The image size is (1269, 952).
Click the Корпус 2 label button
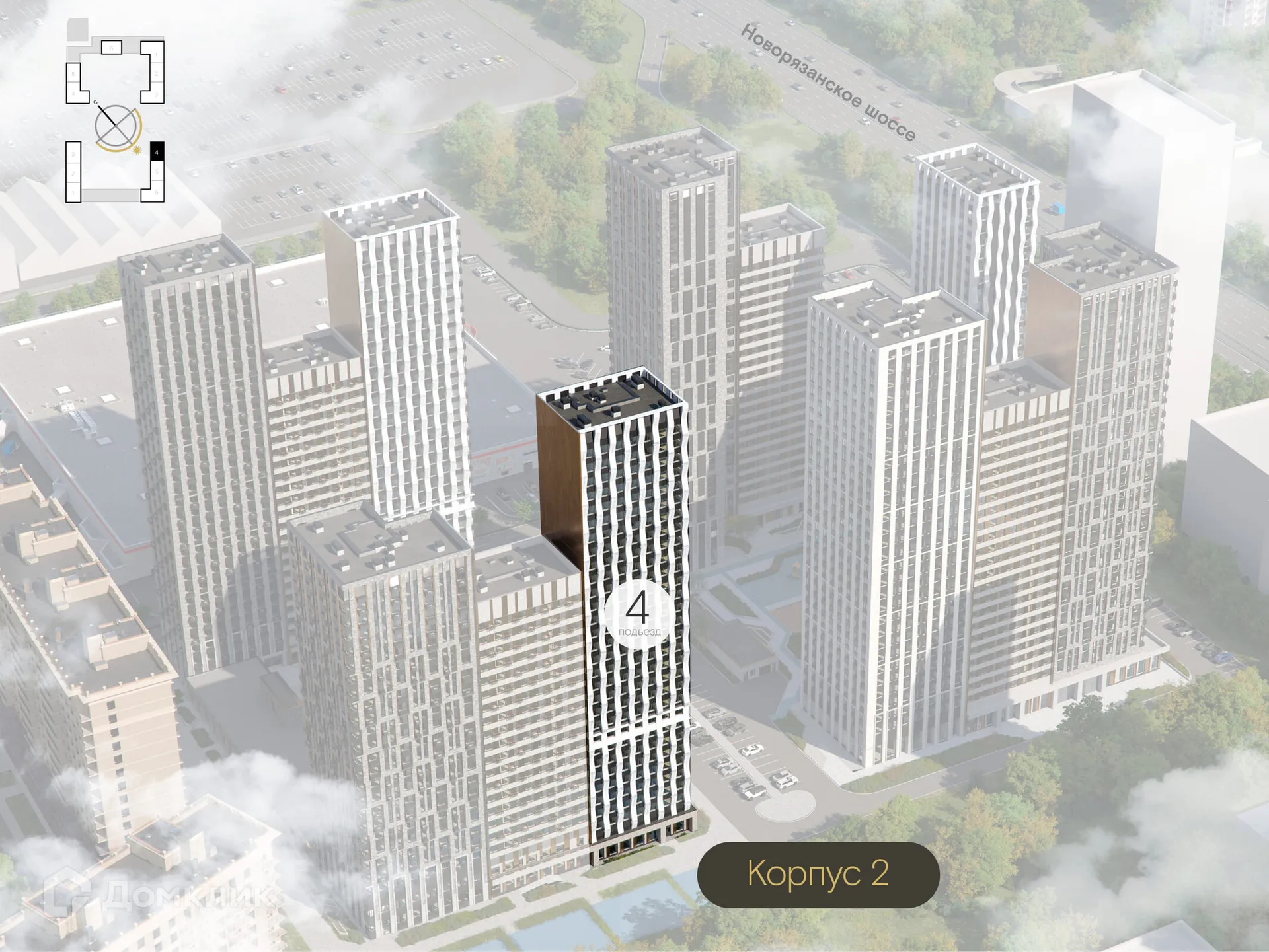point(818,874)
